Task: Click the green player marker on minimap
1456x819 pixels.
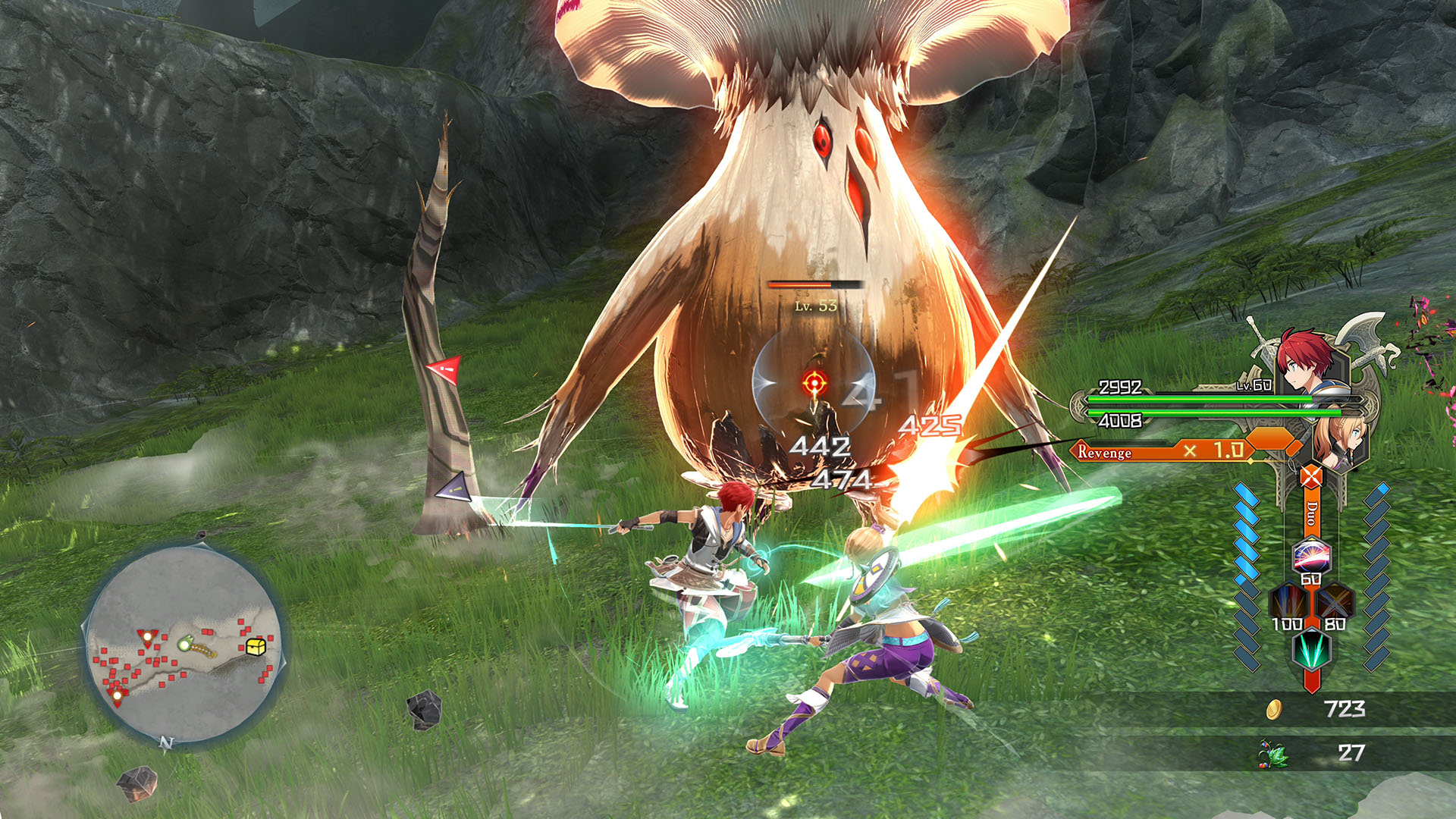Action: 184,645
